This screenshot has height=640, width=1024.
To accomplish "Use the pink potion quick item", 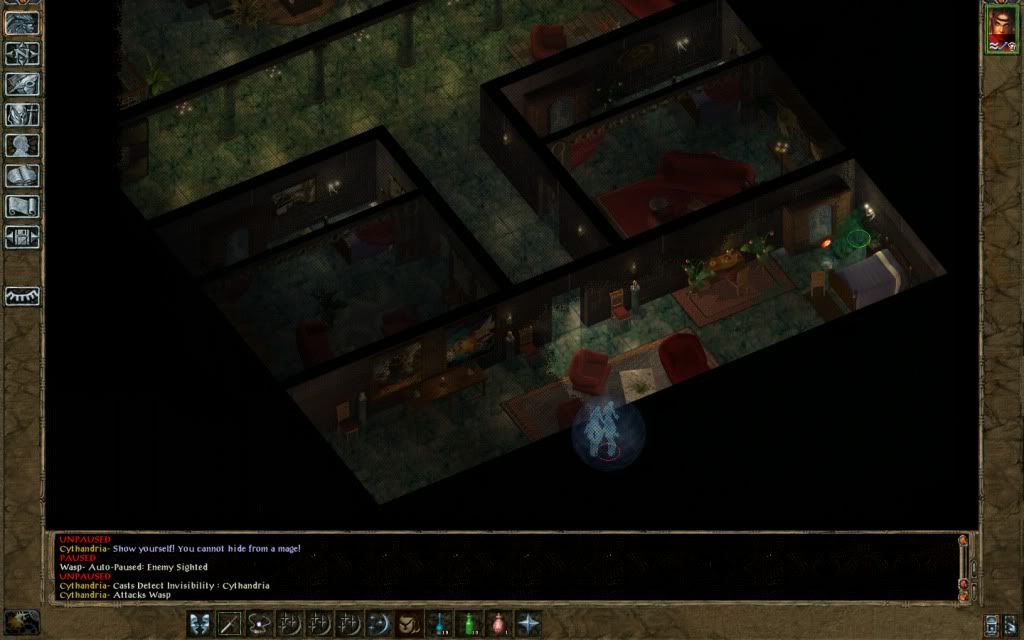I will tap(497, 623).
